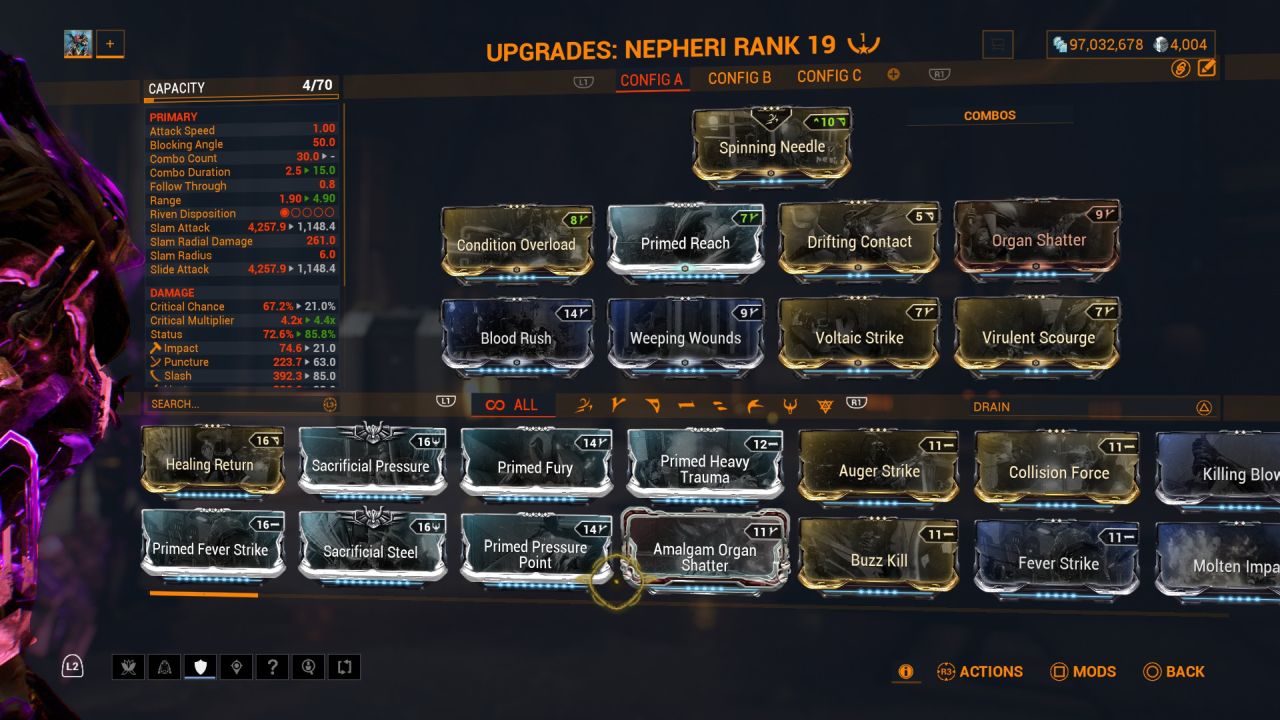Switch to the CONFIG B tab
This screenshot has width=1280, height=720.
click(739, 75)
